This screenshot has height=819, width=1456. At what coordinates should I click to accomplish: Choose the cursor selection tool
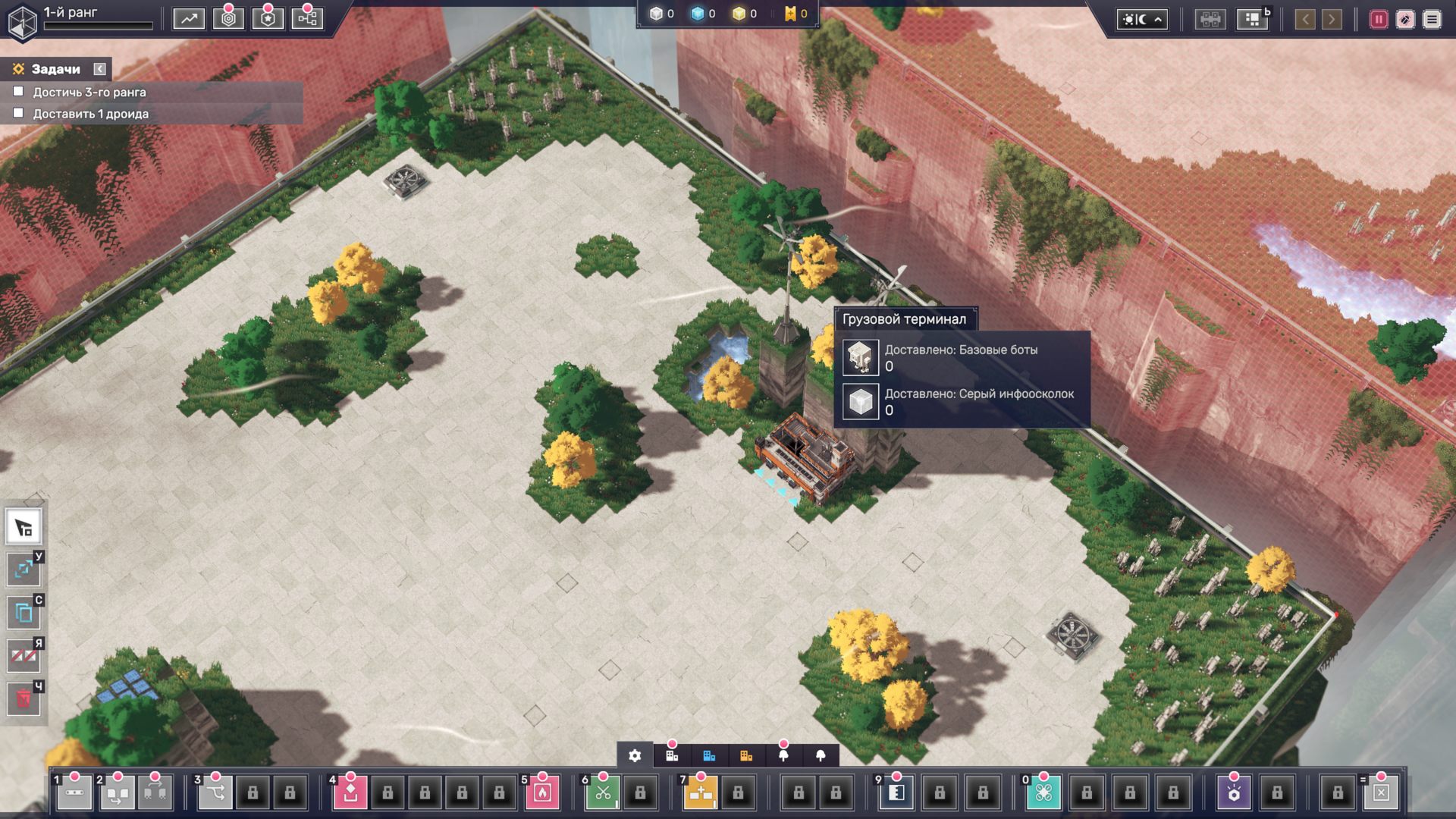click(x=24, y=527)
